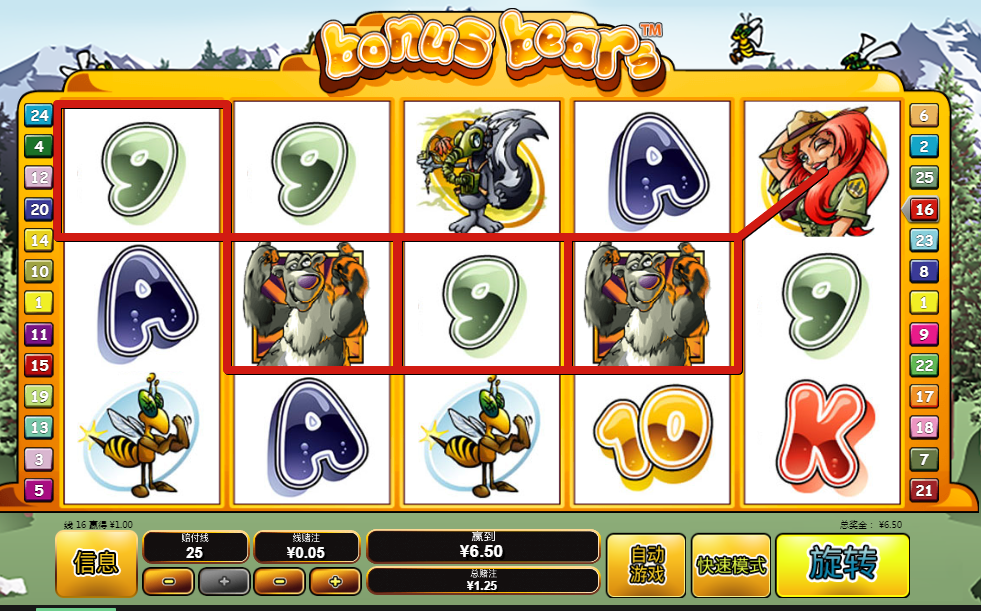
Task: Toggle 快速模式 turbo mode
Action: pyautogui.click(x=731, y=565)
